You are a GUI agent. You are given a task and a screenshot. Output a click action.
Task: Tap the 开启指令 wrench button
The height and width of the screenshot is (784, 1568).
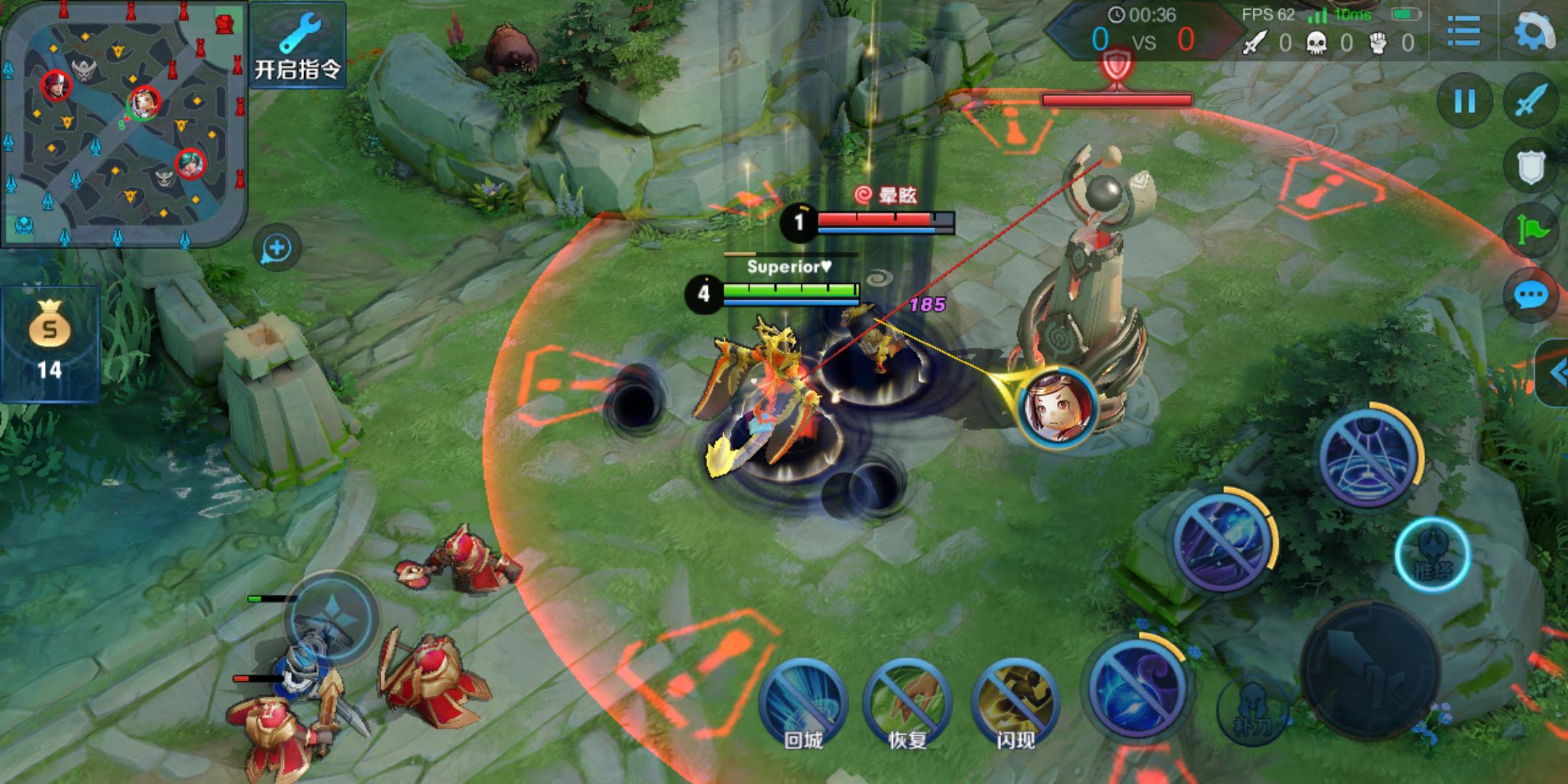point(298,45)
